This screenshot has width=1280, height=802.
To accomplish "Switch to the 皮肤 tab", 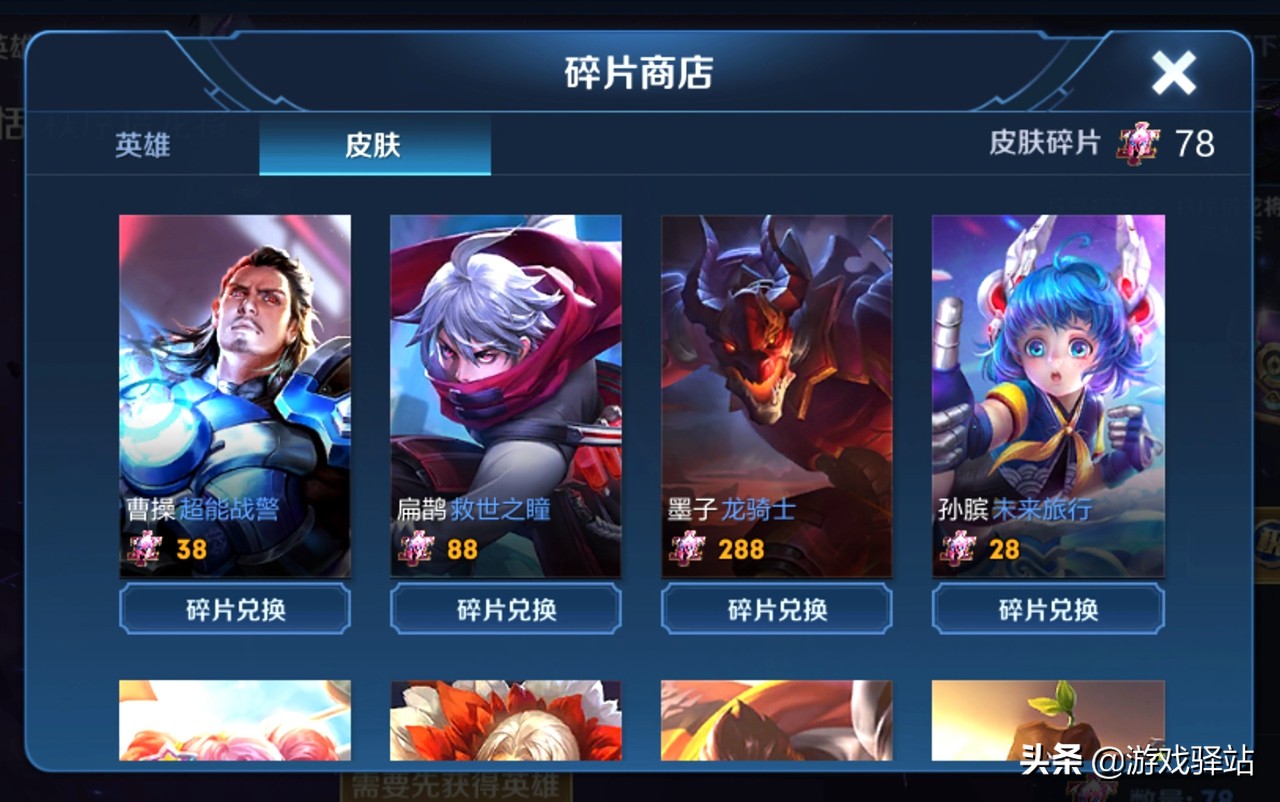I will 374,145.
